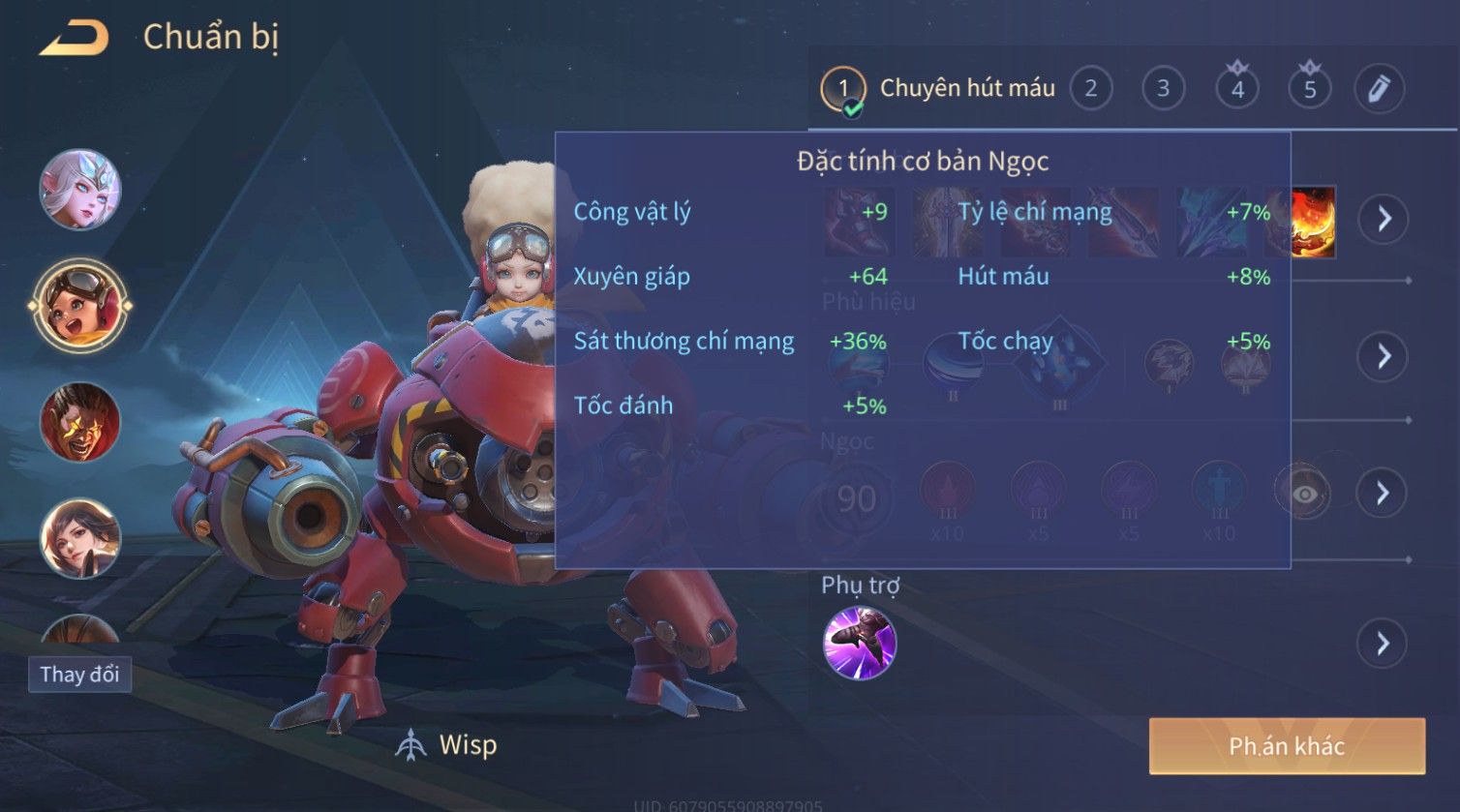Choose the brown-haired woman hero portrait
This screenshot has height=812, width=1460.
point(80,538)
